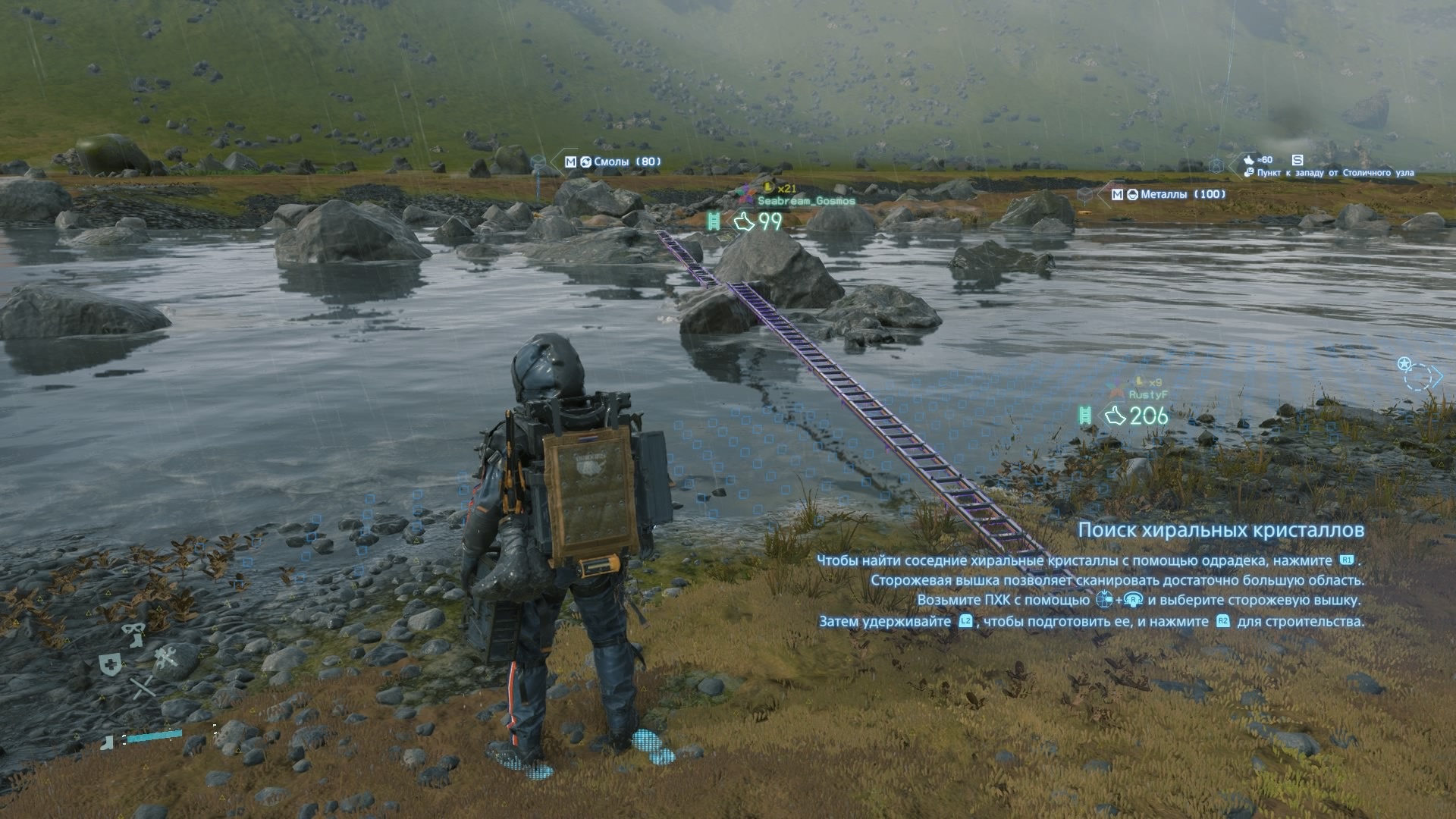Click the porter silhouette hexagon icon near top-right
1456x819 pixels.
(x=1216, y=166)
